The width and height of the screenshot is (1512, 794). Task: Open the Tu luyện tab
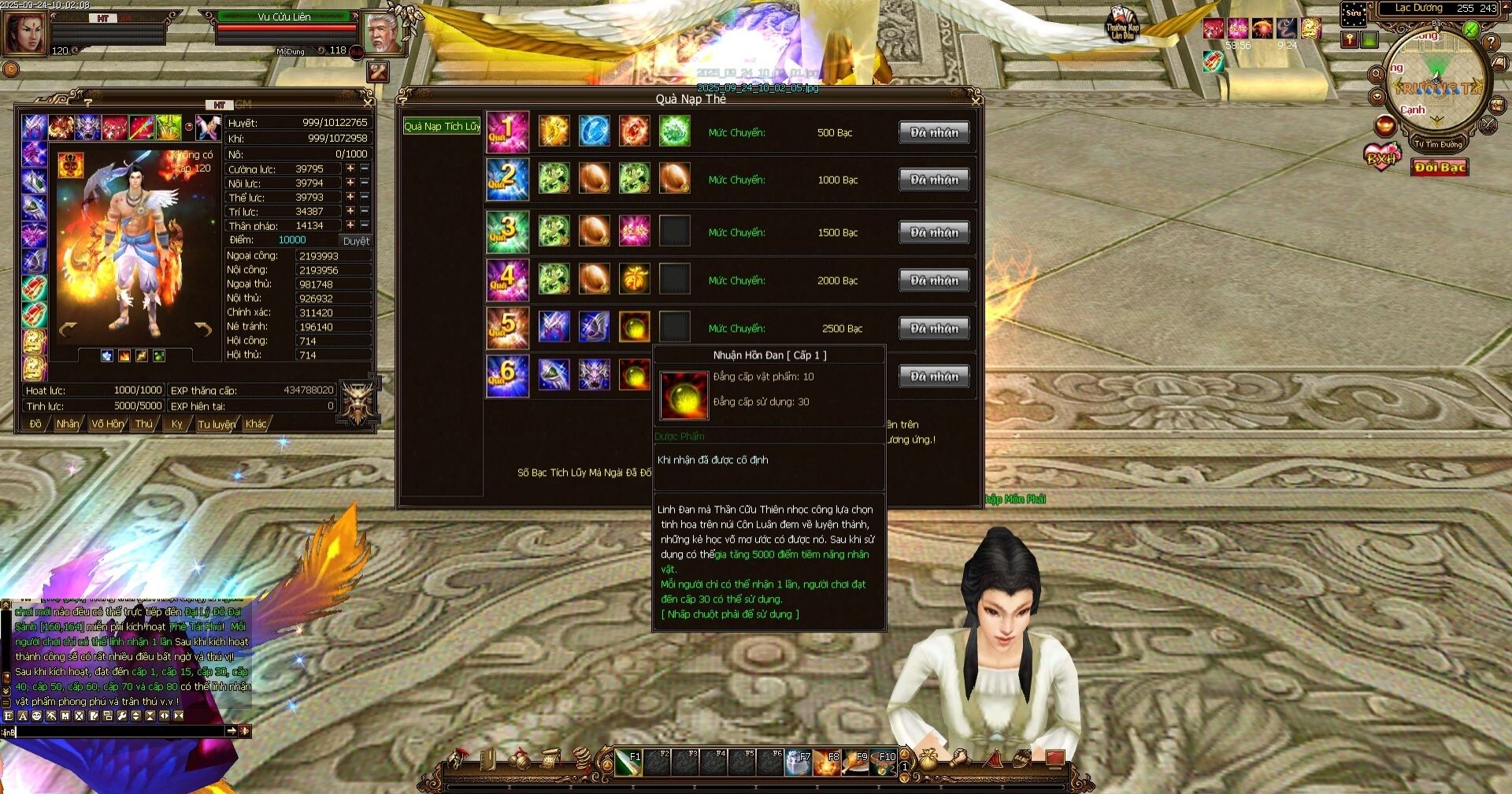(216, 424)
